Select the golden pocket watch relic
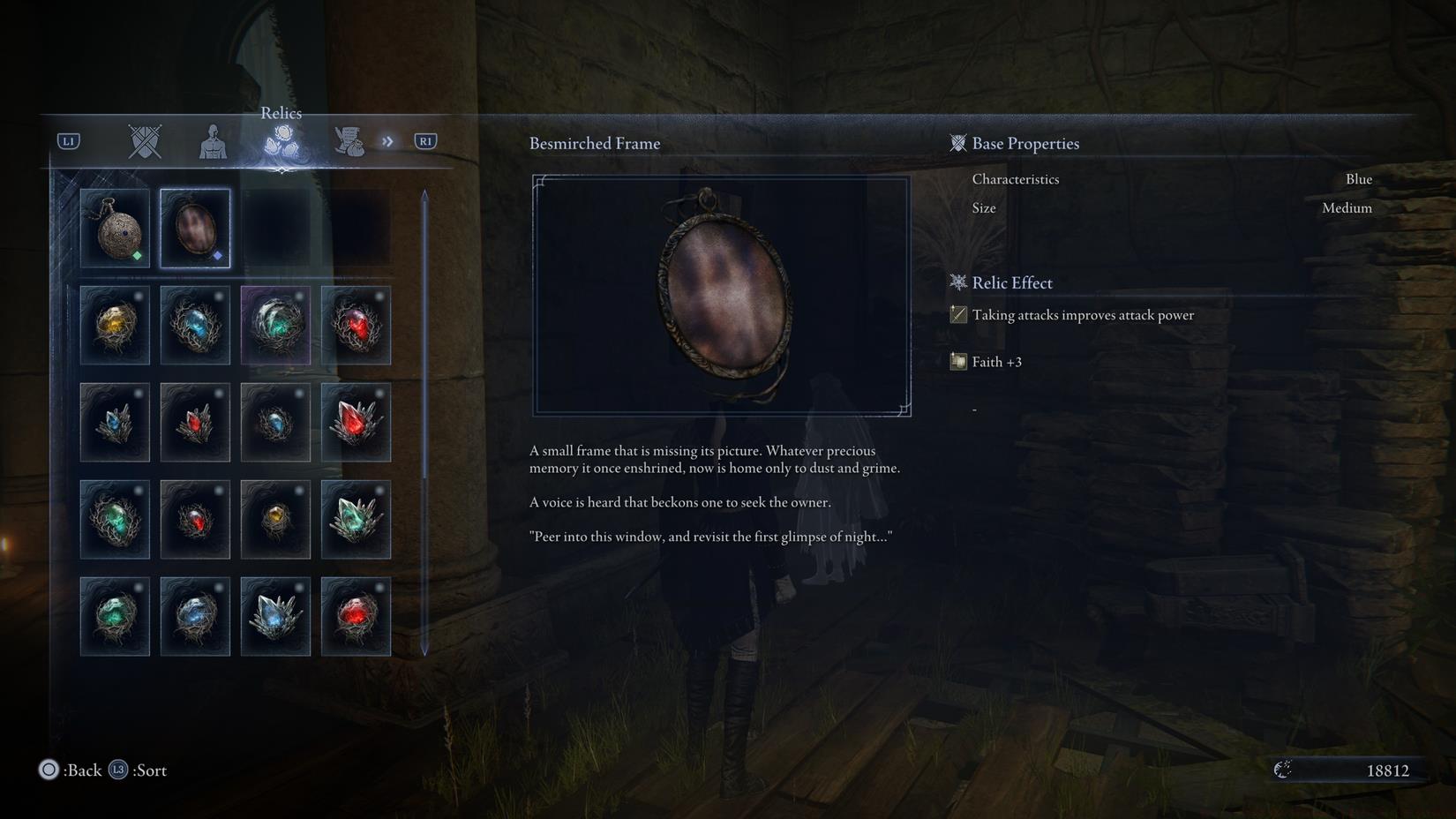 [115, 228]
